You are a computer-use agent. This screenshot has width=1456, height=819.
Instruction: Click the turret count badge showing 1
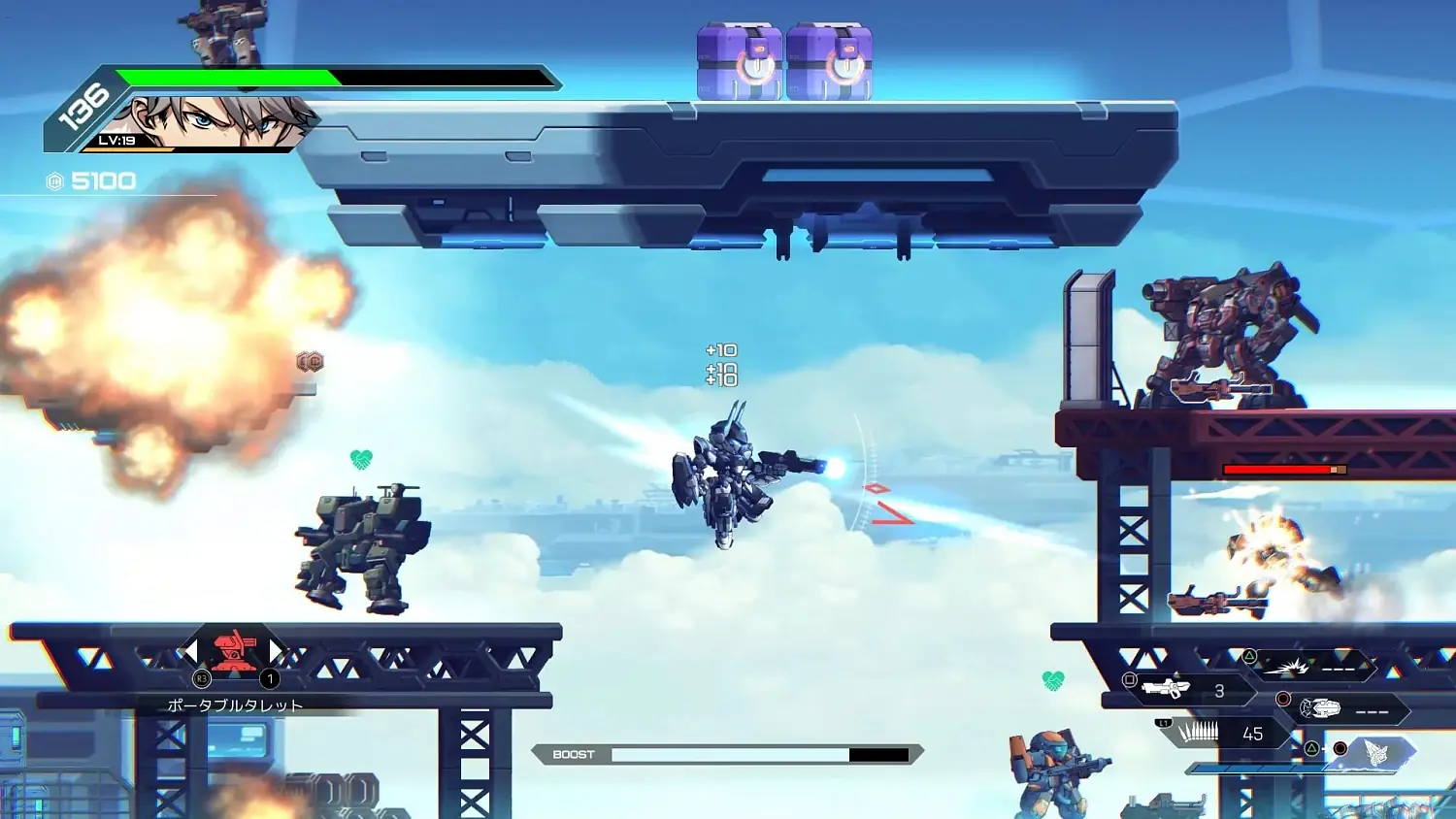pos(269,678)
